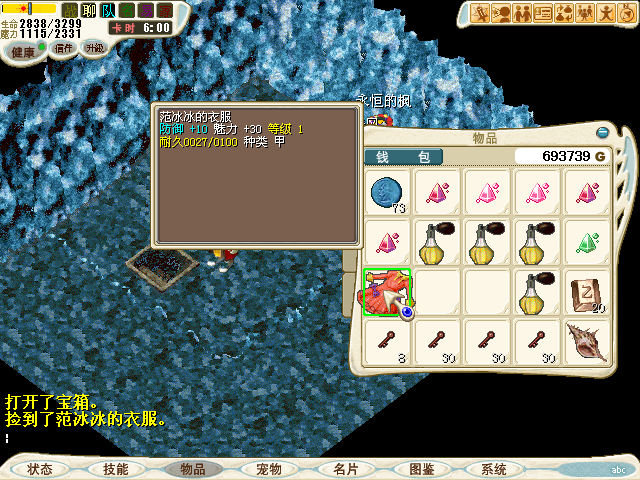Open the 名片 name card tab

[x=345, y=469]
